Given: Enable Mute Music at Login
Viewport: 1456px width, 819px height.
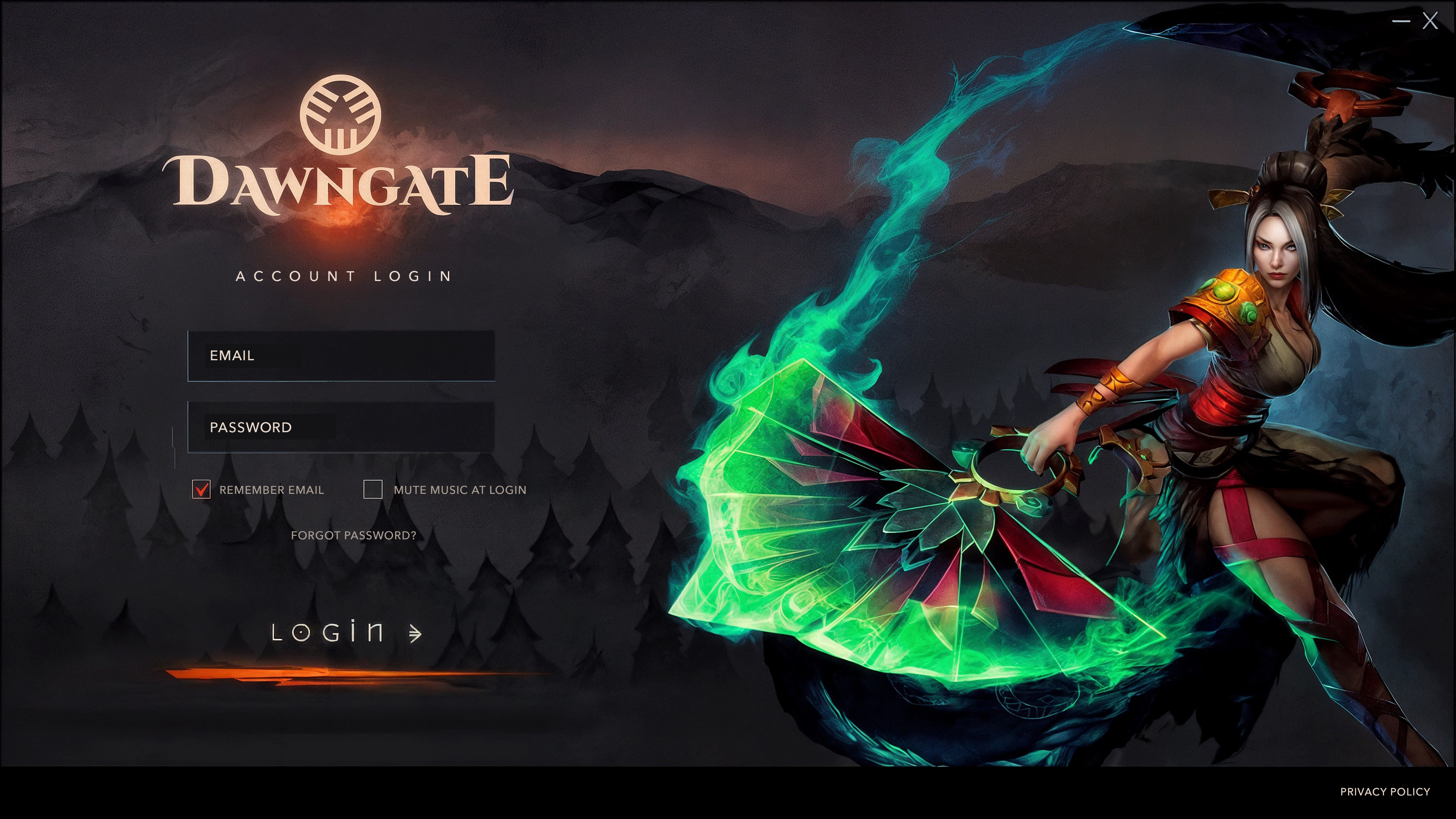Looking at the screenshot, I should 373,490.
